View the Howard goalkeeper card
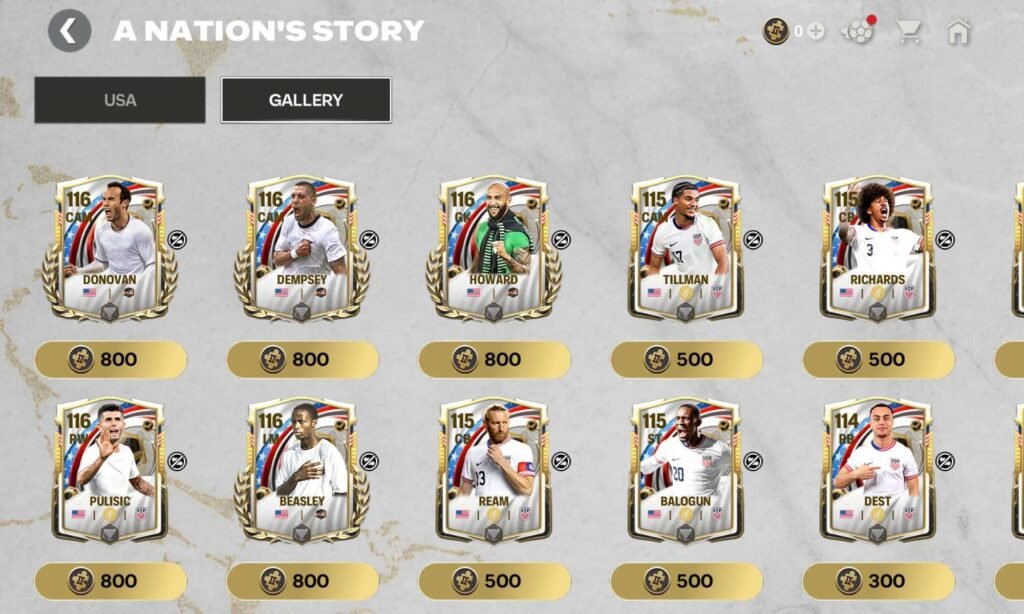 pyautogui.click(x=494, y=248)
